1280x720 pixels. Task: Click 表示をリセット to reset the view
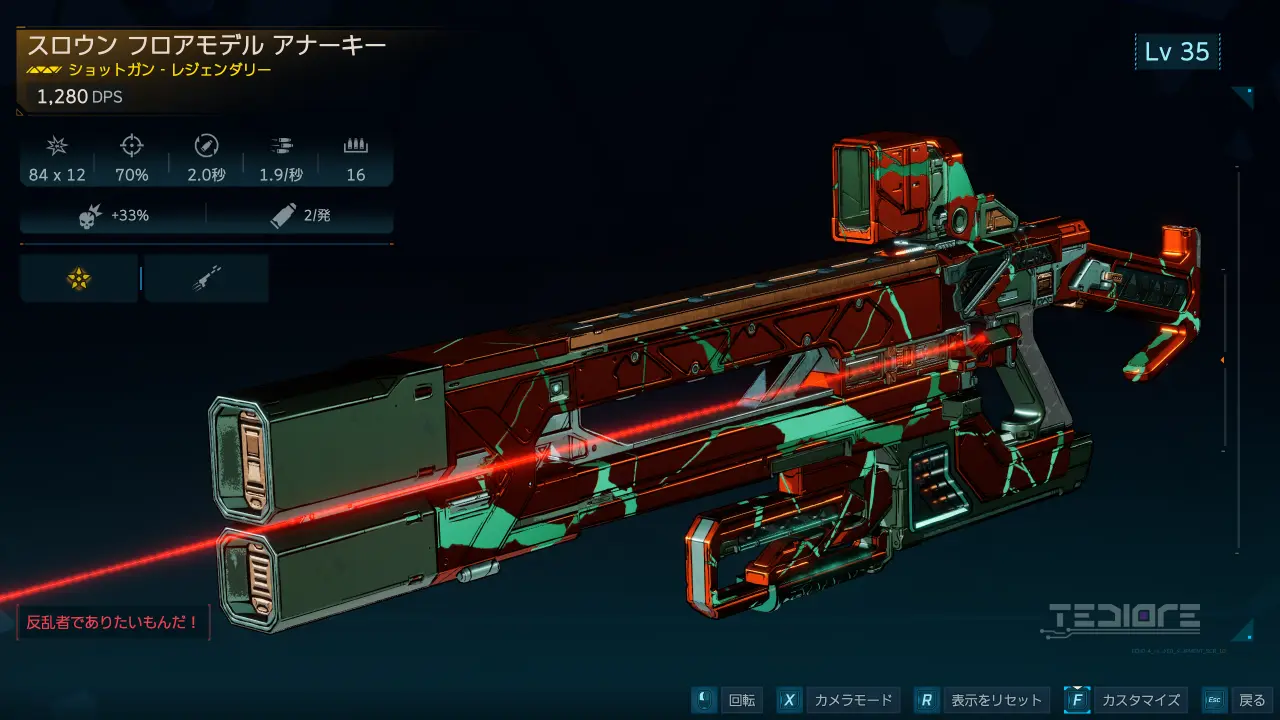(980, 700)
